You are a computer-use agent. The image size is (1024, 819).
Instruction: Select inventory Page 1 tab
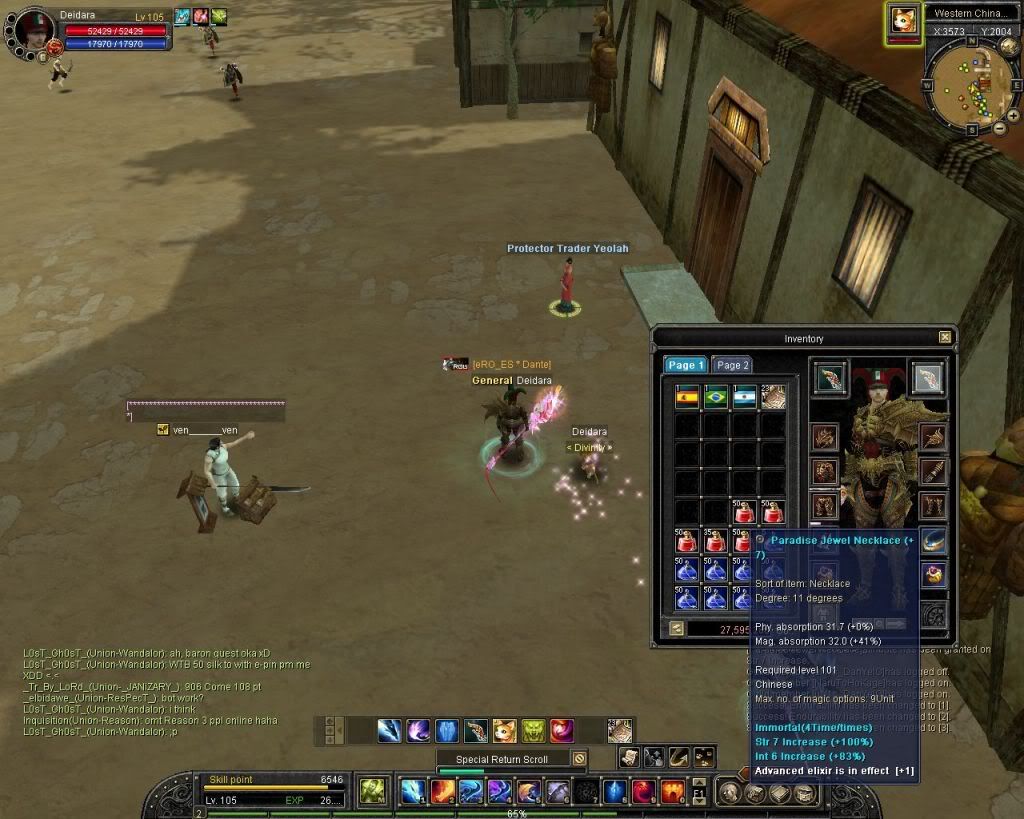point(685,366)
